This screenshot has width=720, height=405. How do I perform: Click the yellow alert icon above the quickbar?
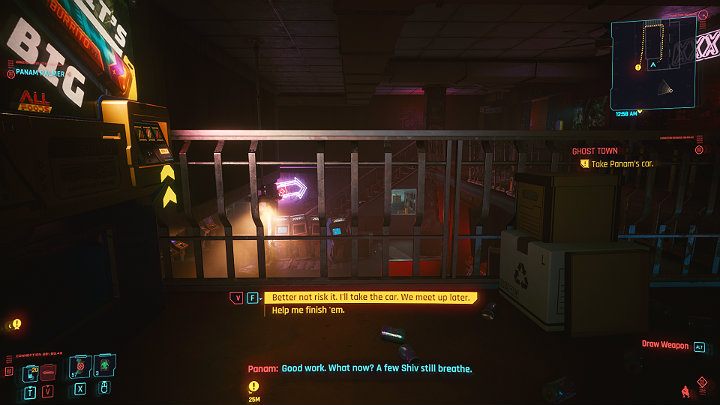(15, 324)
